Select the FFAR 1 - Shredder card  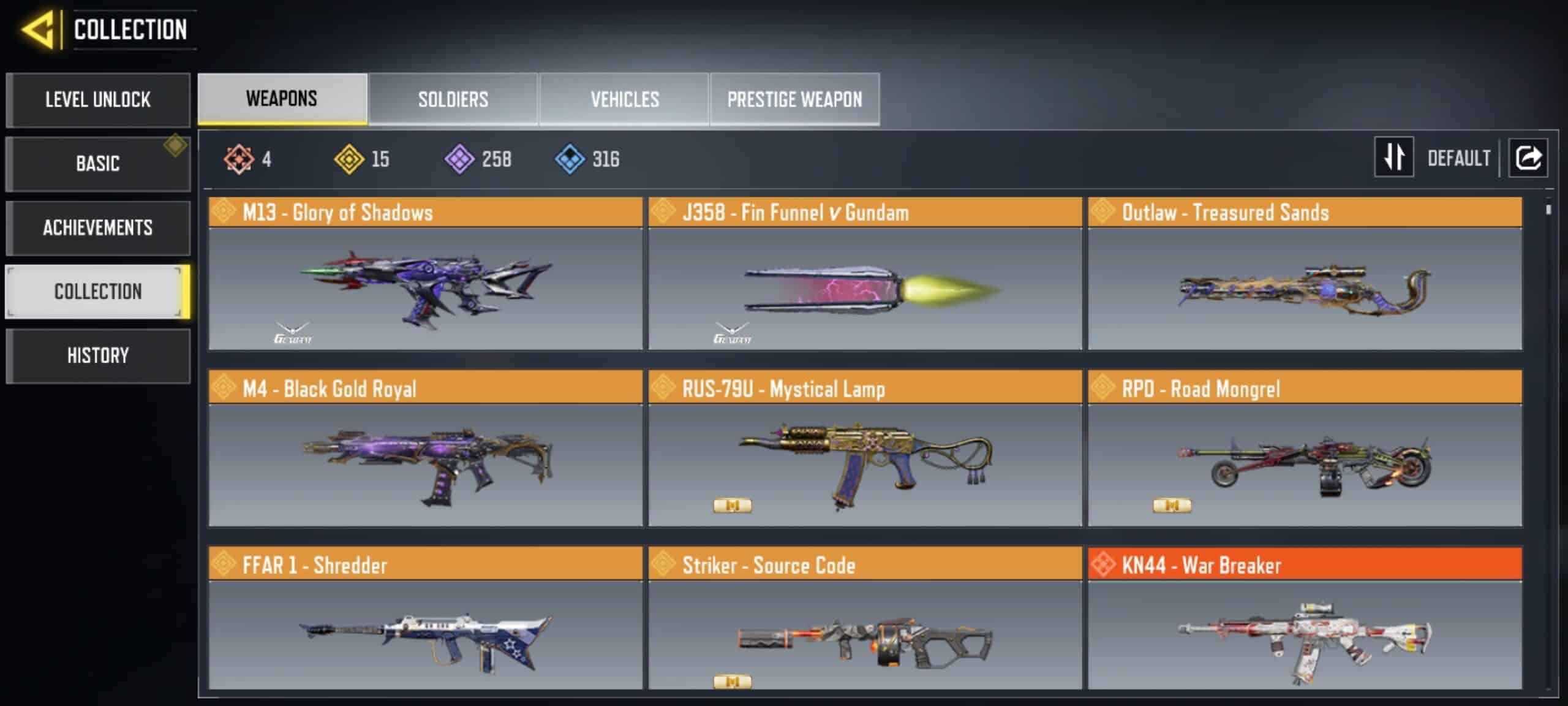pyautogui.click(x=425, y=619)
